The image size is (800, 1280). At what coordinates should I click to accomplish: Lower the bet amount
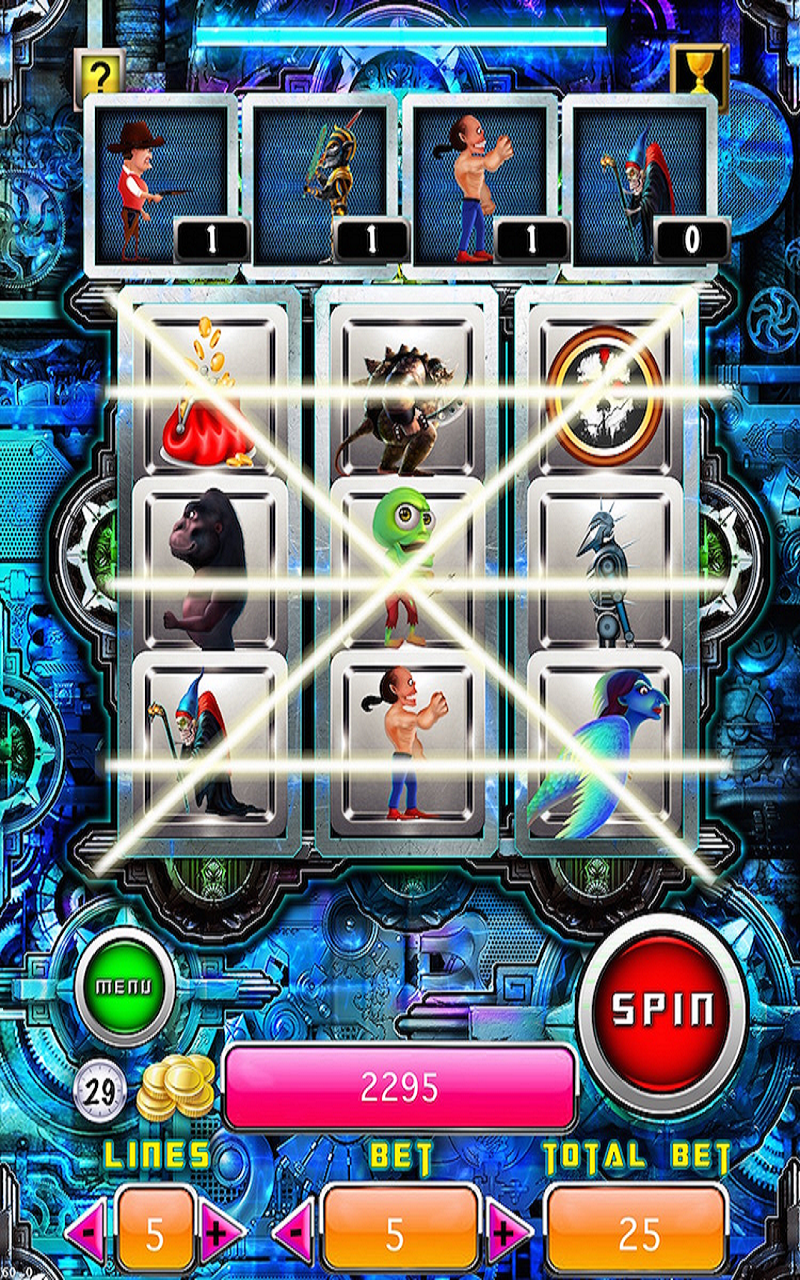click(294, 1234)
